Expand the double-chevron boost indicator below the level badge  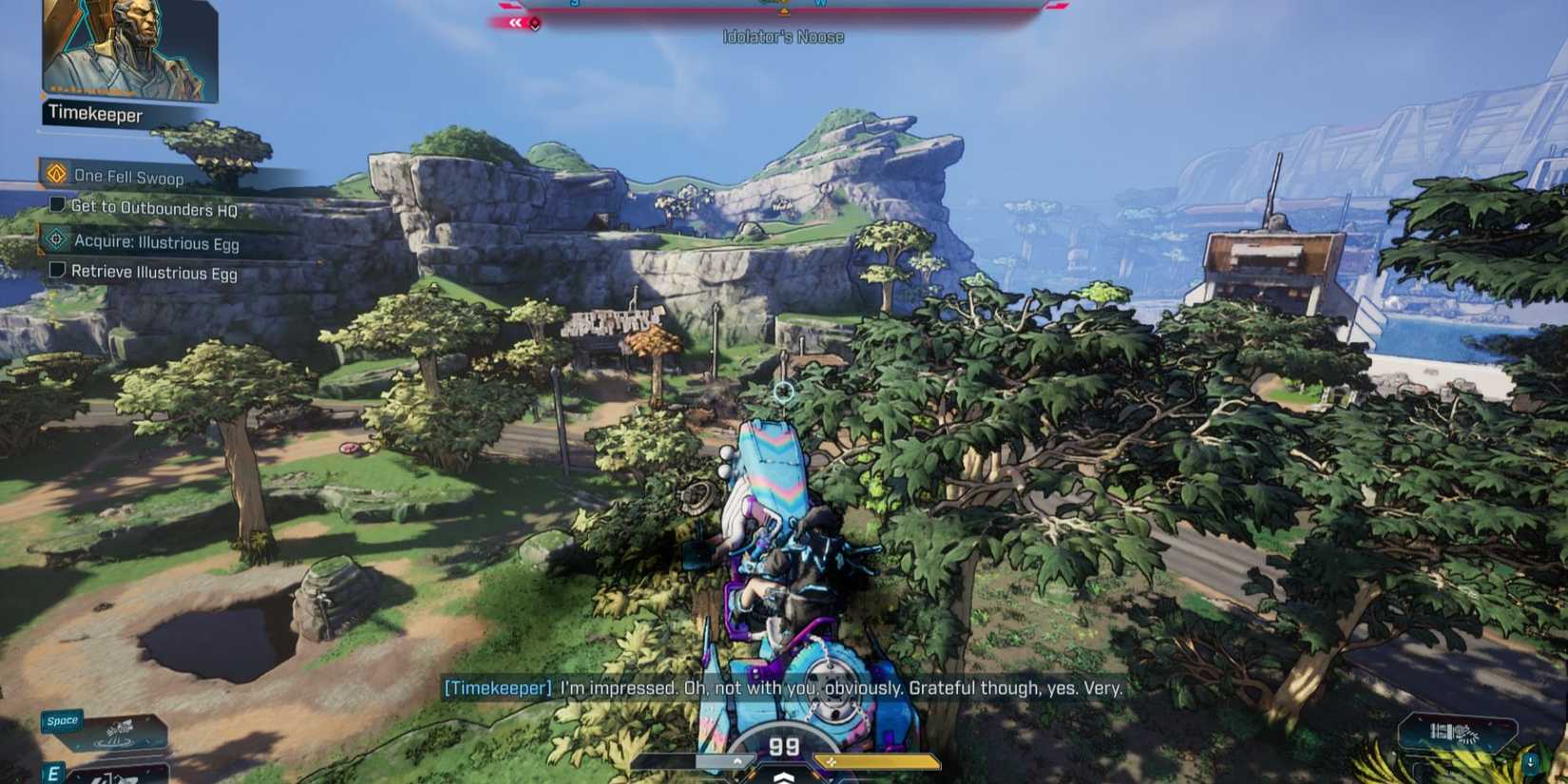tap(783, 777)
